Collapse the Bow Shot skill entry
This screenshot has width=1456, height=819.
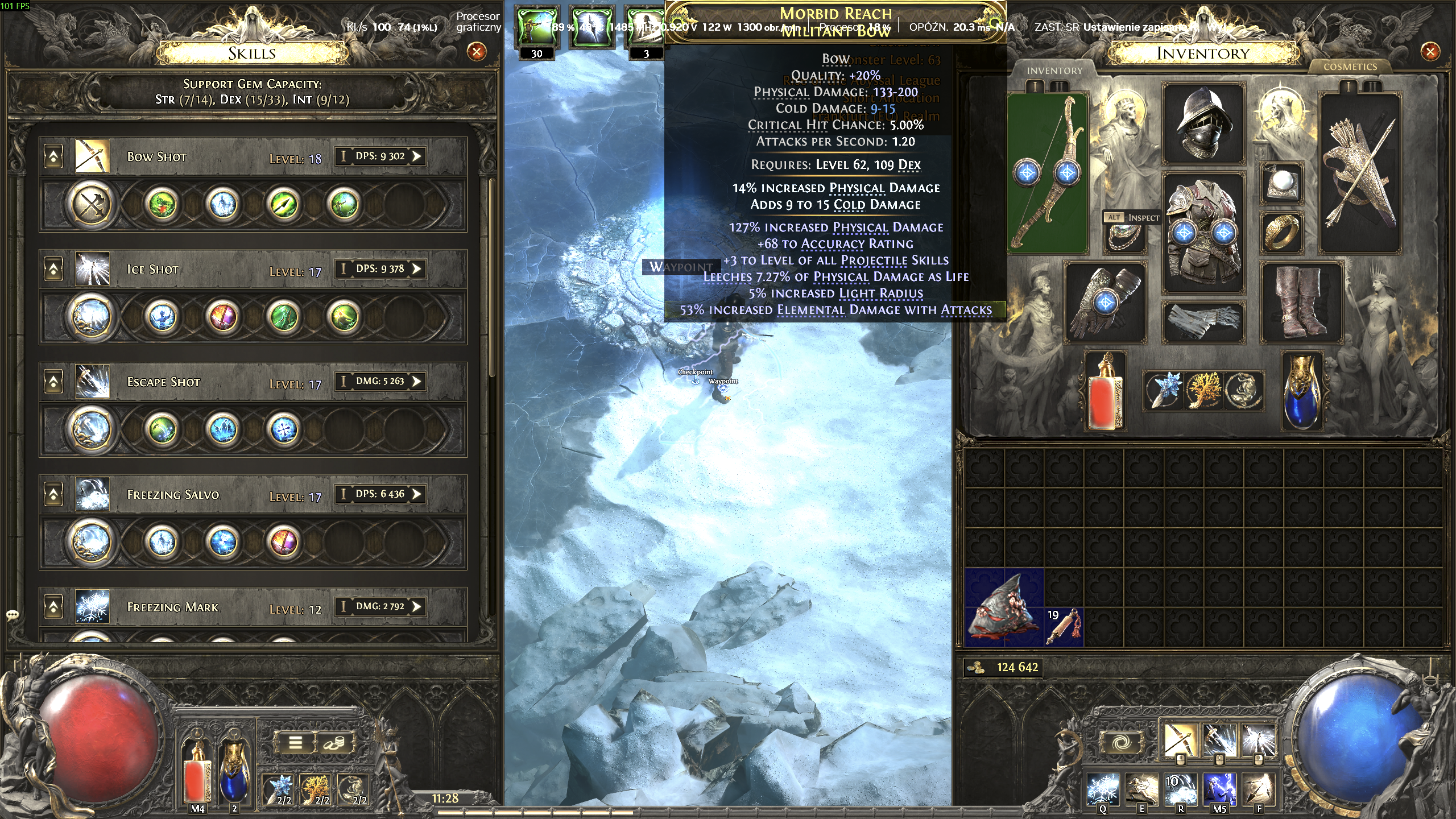[53, 156]
